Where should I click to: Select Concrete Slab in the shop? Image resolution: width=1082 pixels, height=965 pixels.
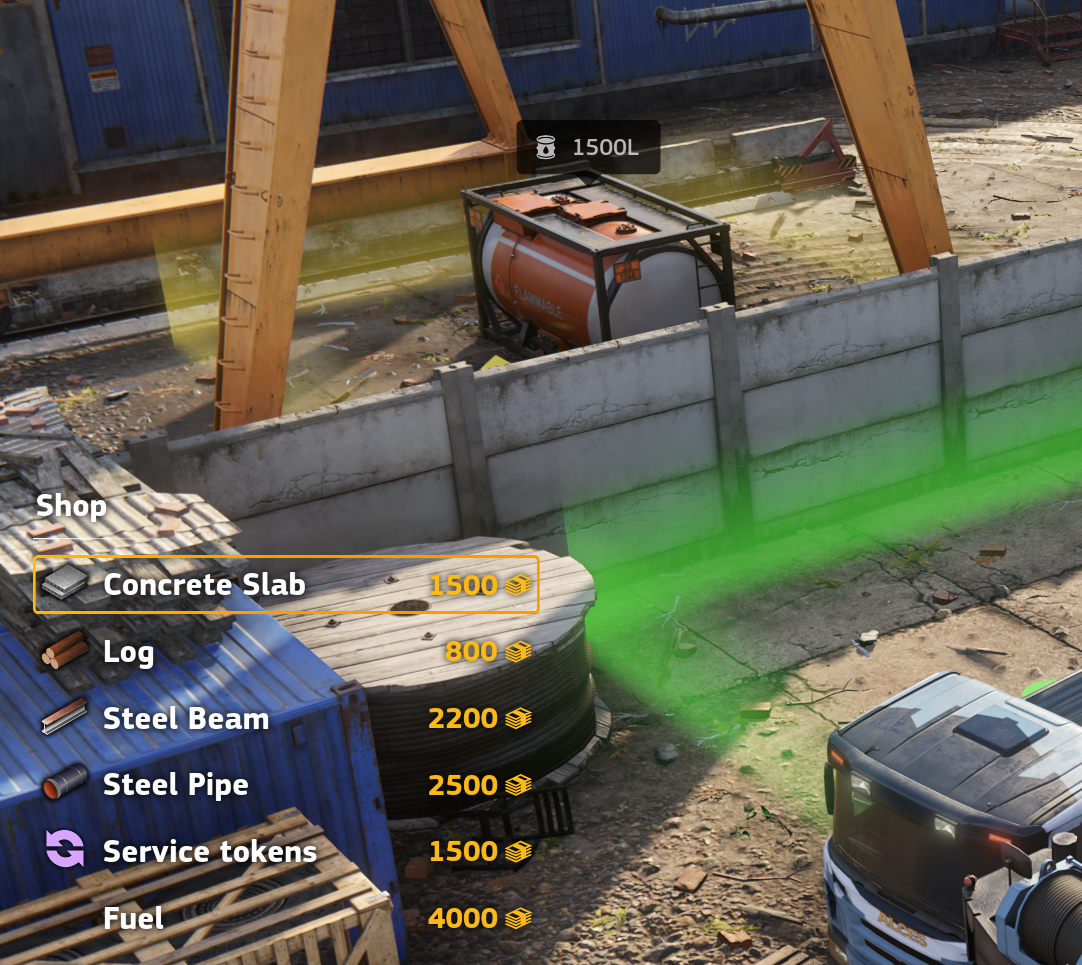286,585
